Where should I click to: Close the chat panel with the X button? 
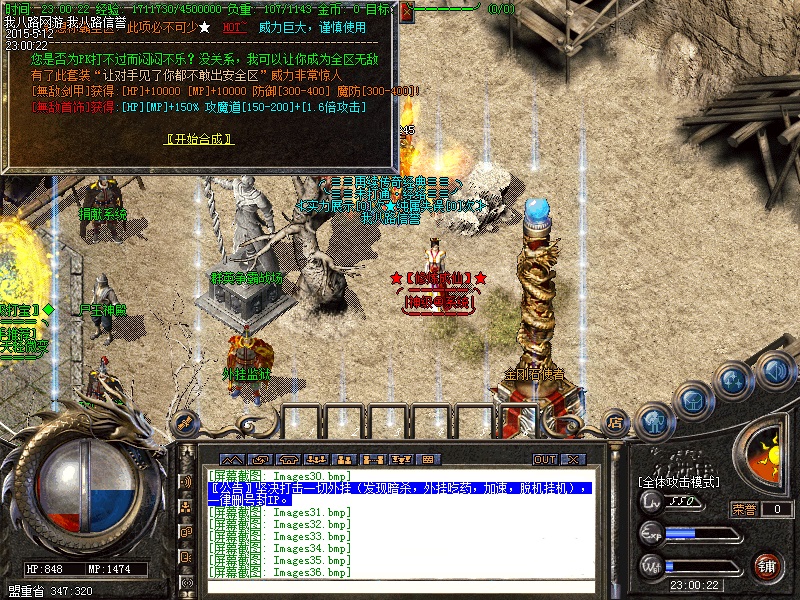click(573, 459)
